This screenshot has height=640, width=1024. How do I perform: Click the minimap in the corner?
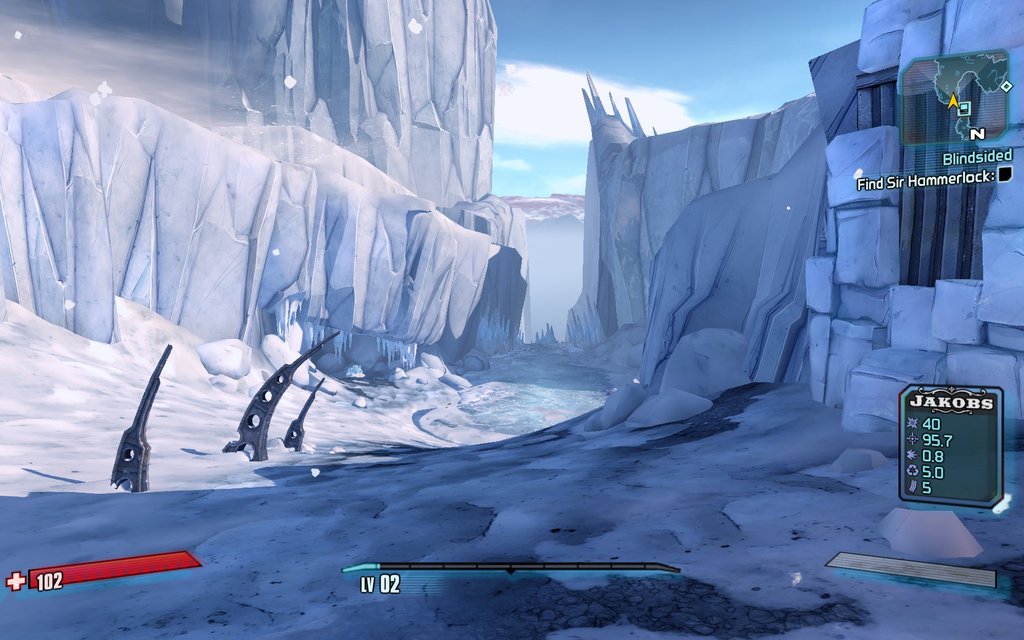953,100
